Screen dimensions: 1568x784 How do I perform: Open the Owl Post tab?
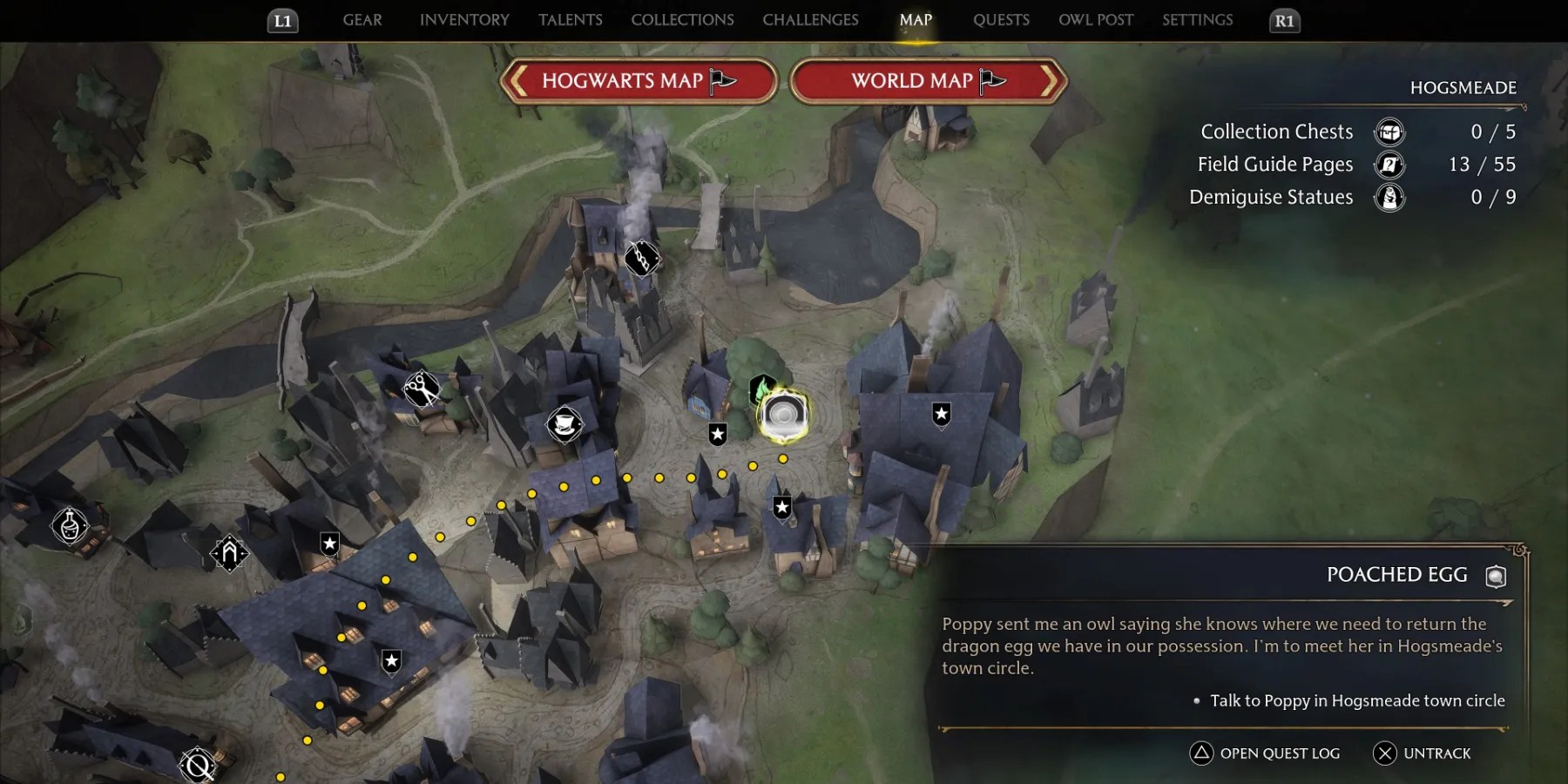point(1096,20)
